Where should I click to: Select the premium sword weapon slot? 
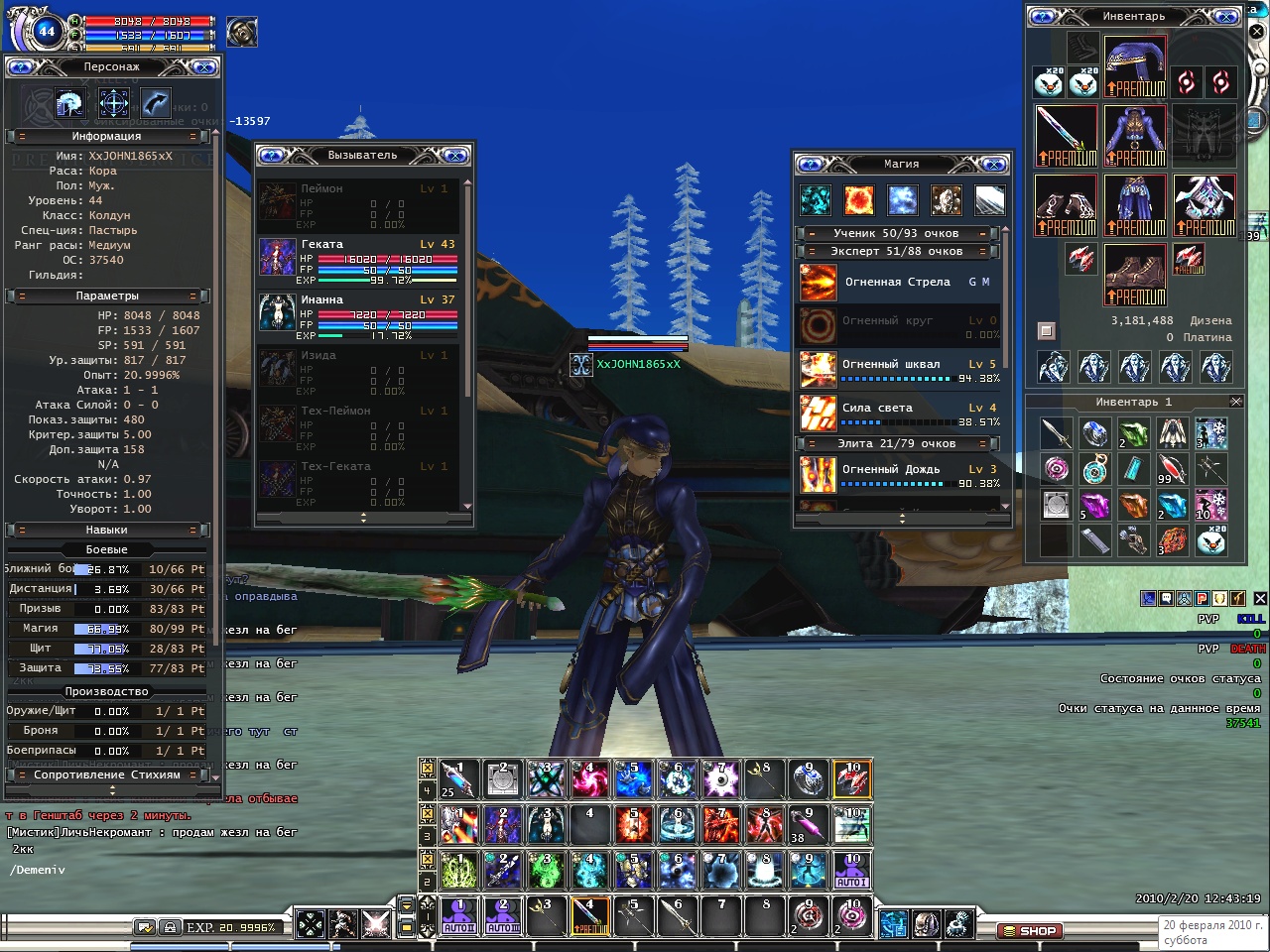tap(1066, 136)
